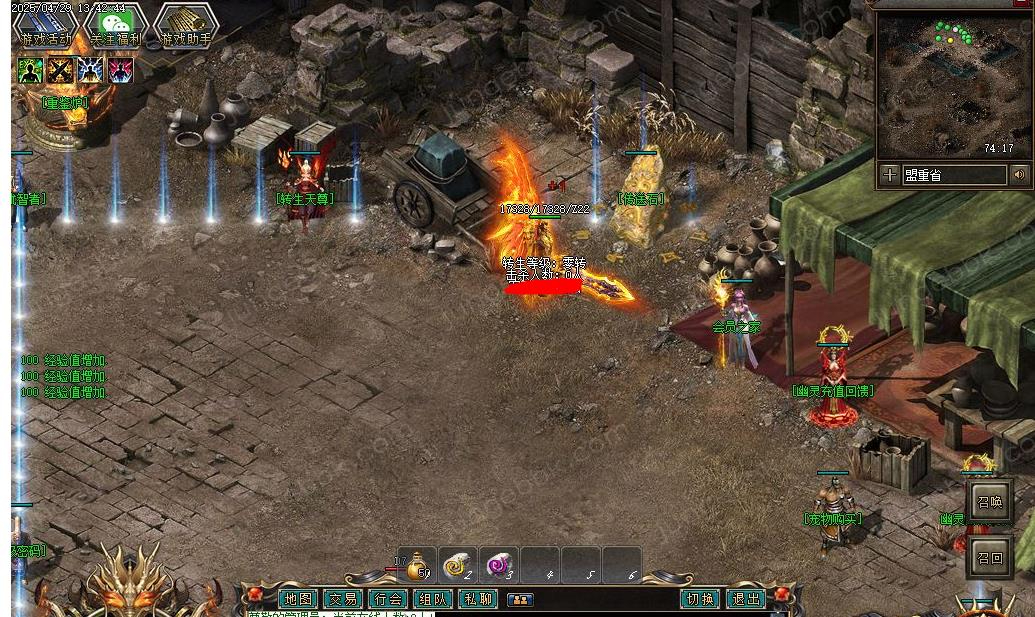Open the 地图 map button
1035x617 pixels.
pos(298,599)
